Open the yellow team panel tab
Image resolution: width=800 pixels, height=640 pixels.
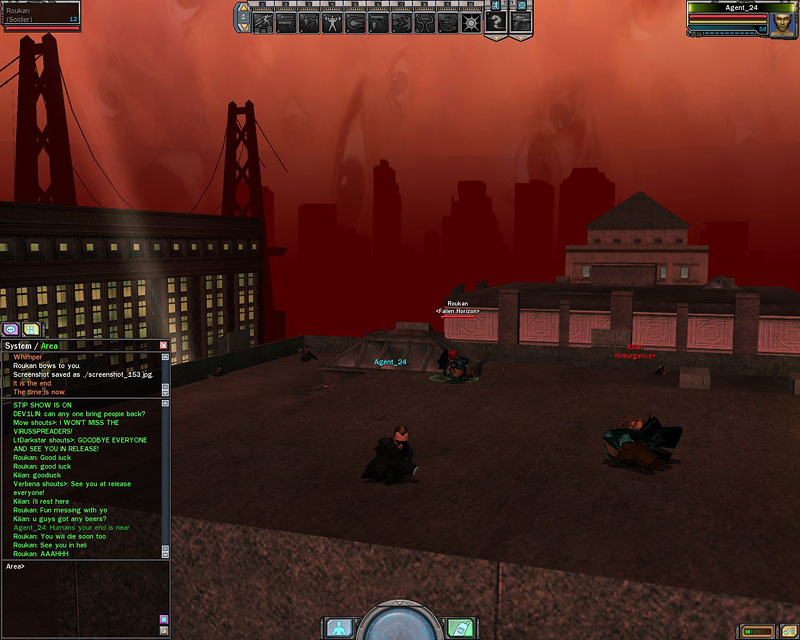coord(32,328)
